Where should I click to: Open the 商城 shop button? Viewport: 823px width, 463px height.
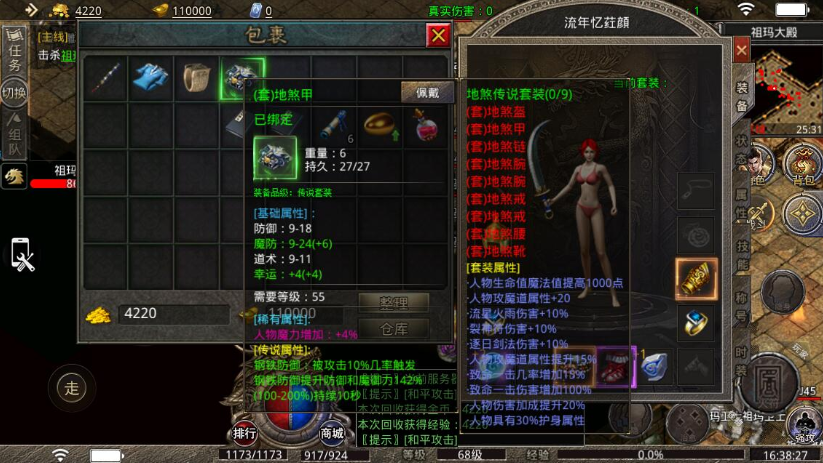click(333, 433)
